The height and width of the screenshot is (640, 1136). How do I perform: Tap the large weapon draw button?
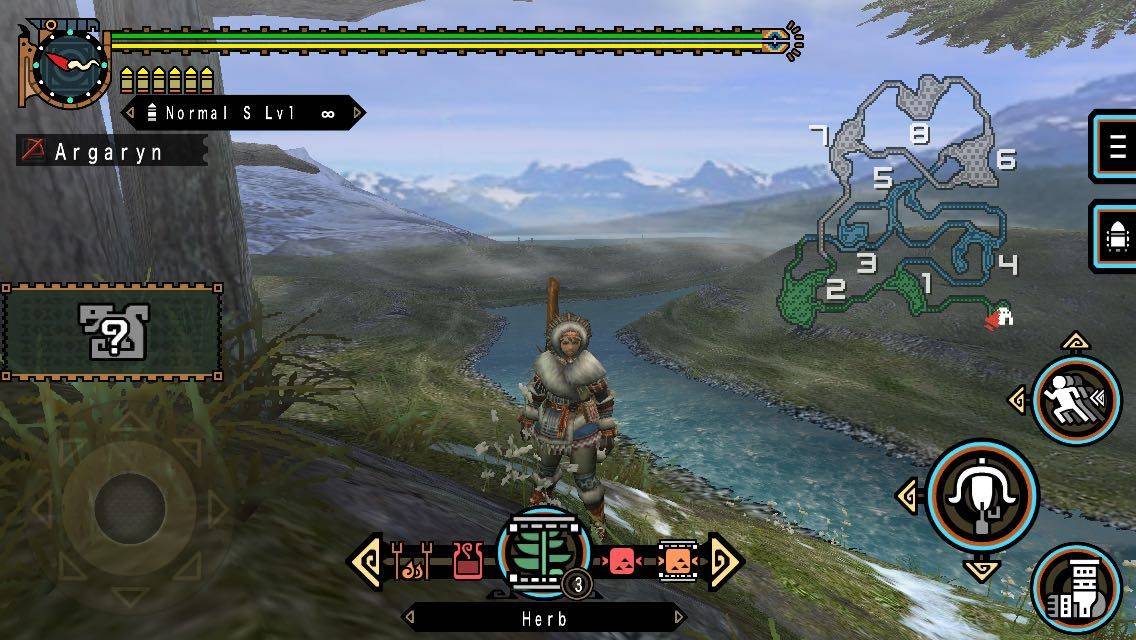click(982, 494)
